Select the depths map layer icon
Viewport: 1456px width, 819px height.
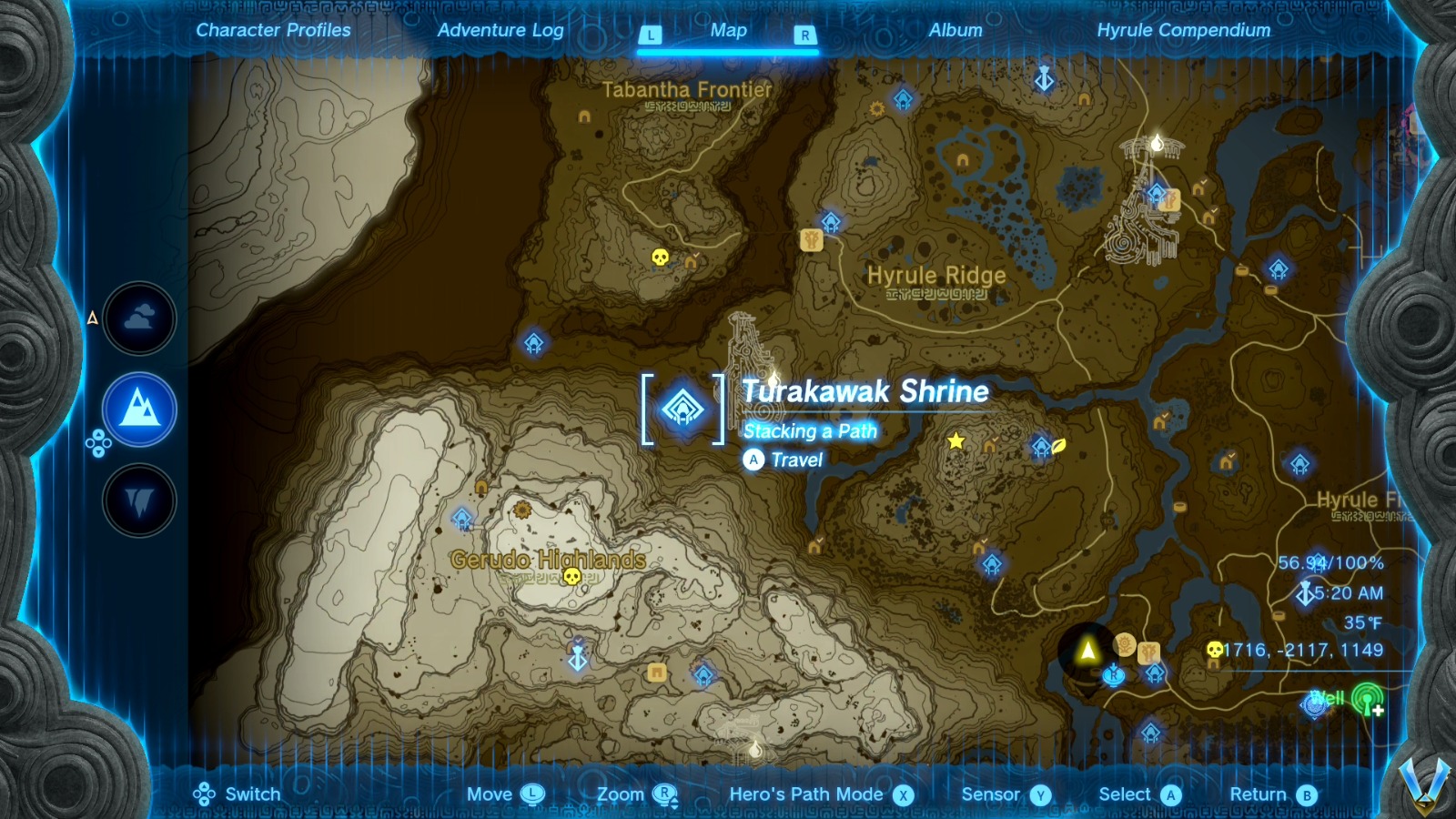tap(139, 501)
